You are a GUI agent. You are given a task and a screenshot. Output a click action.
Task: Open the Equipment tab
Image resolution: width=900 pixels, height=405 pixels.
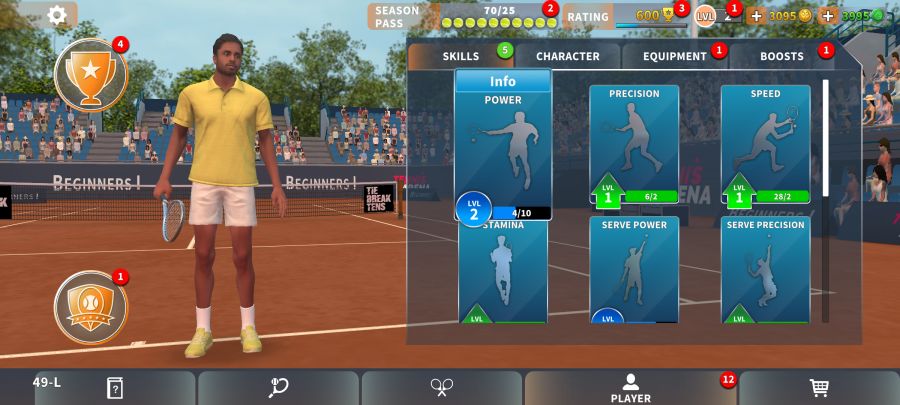pos(675,56)
